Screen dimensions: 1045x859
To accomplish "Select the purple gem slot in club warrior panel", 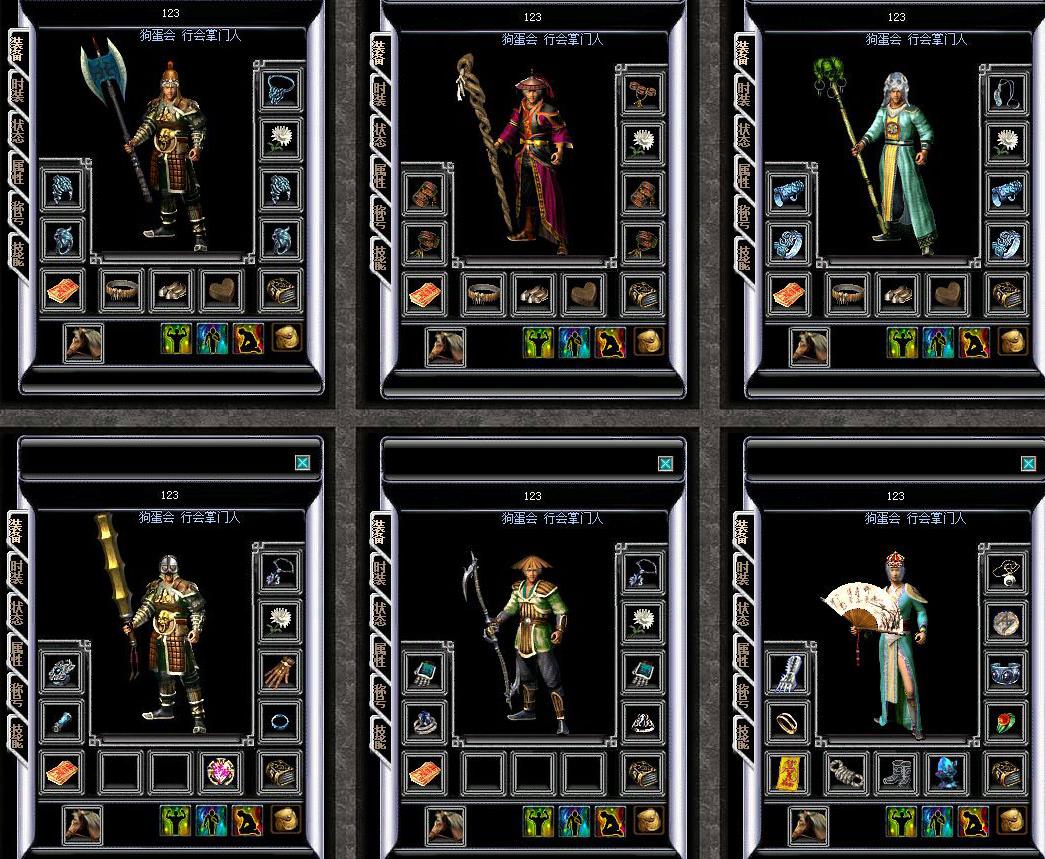I will (x=220, y=772).
